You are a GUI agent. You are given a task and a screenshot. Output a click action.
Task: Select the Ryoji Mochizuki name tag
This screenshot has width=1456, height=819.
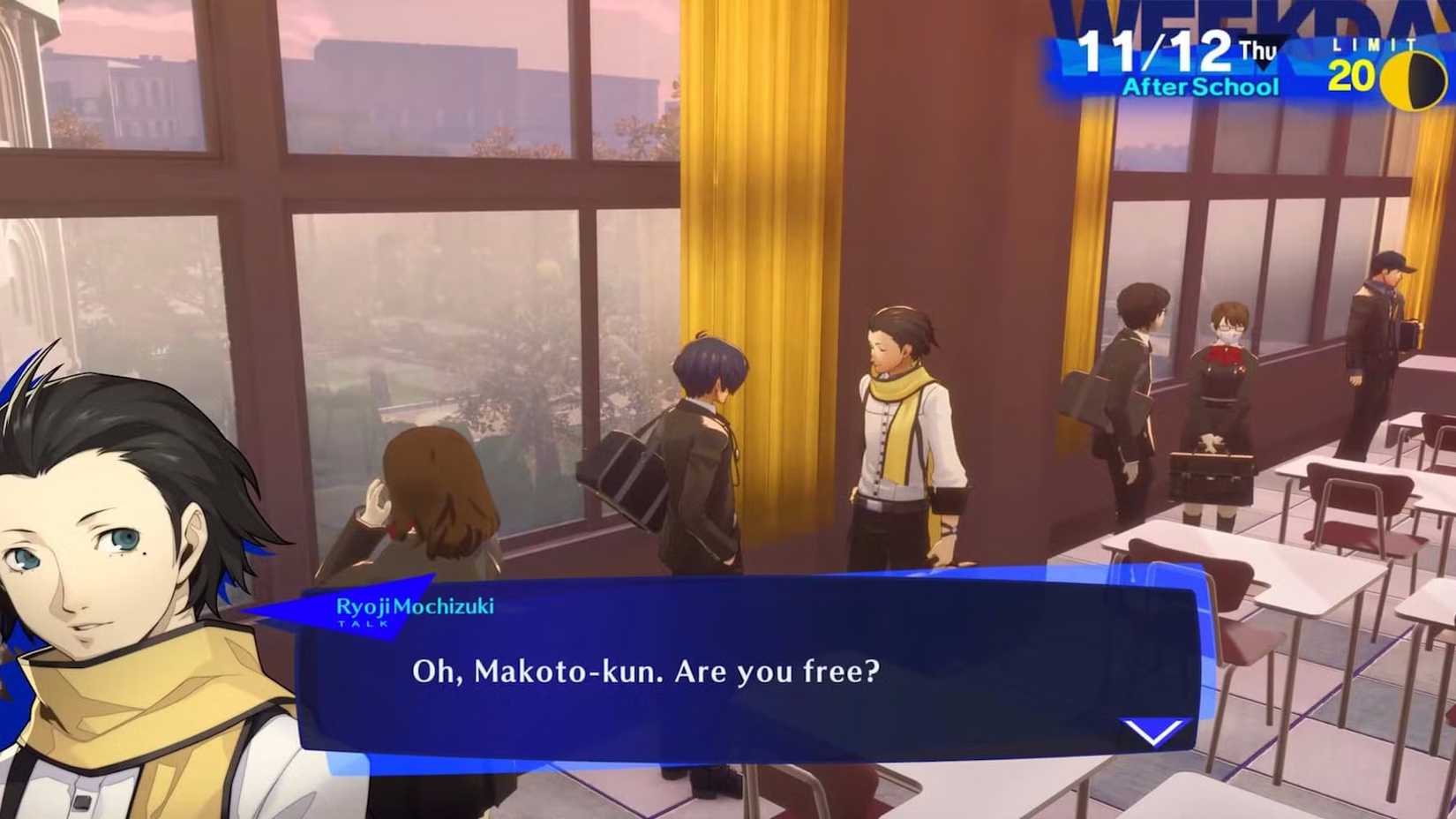415,605
